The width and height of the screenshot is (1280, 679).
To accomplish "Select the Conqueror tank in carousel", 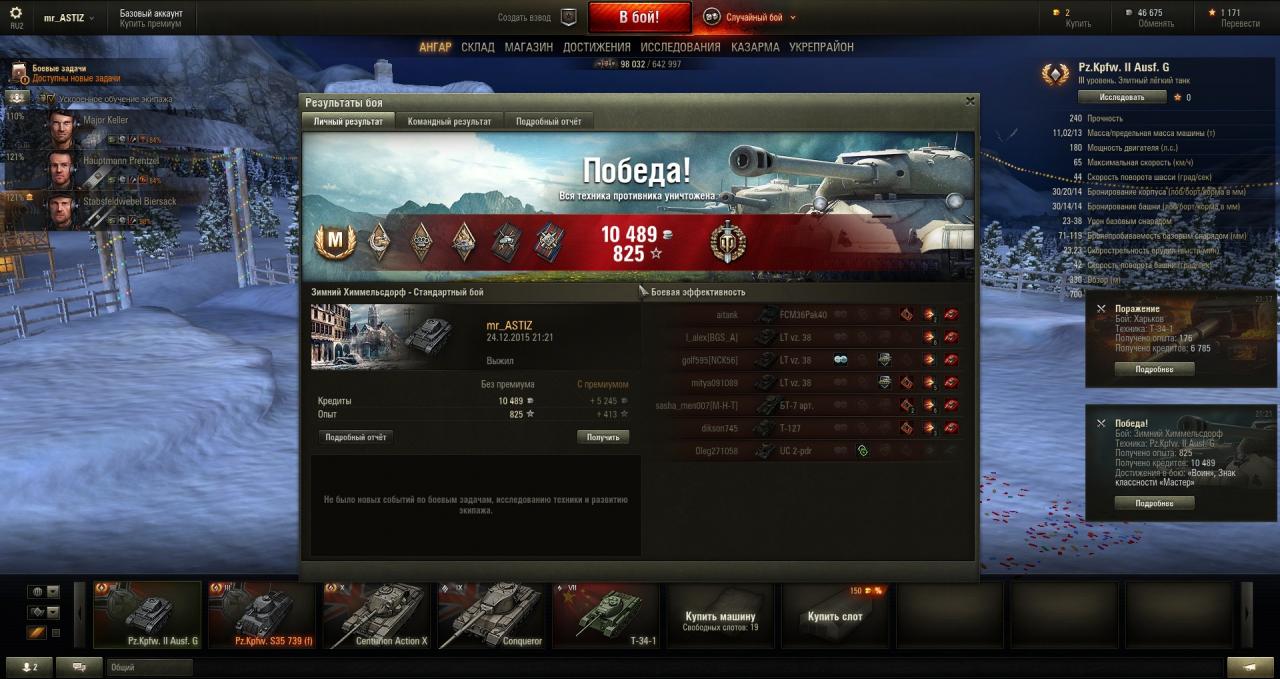I will (492, 614).
